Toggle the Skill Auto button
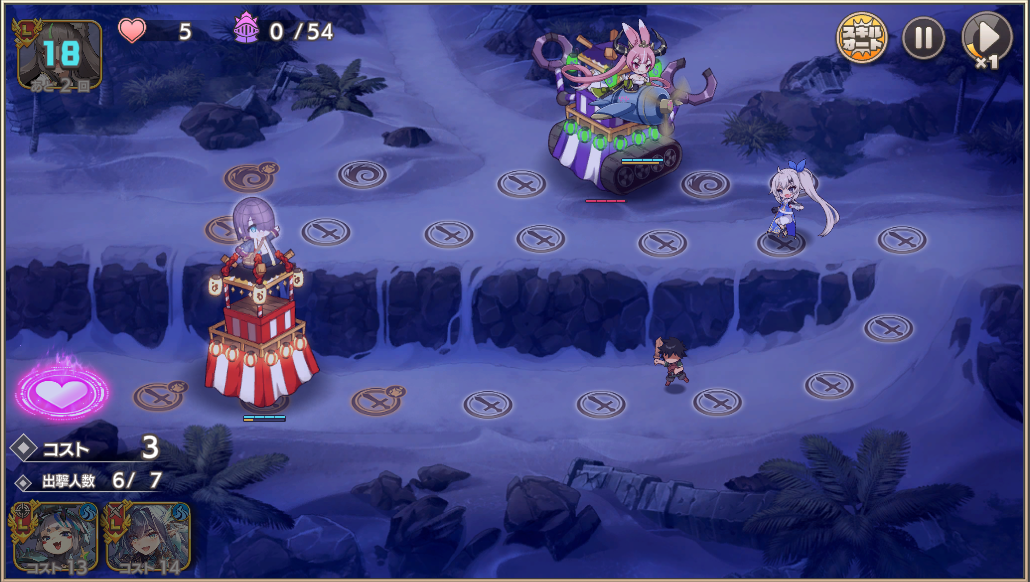 pos(861,39)
